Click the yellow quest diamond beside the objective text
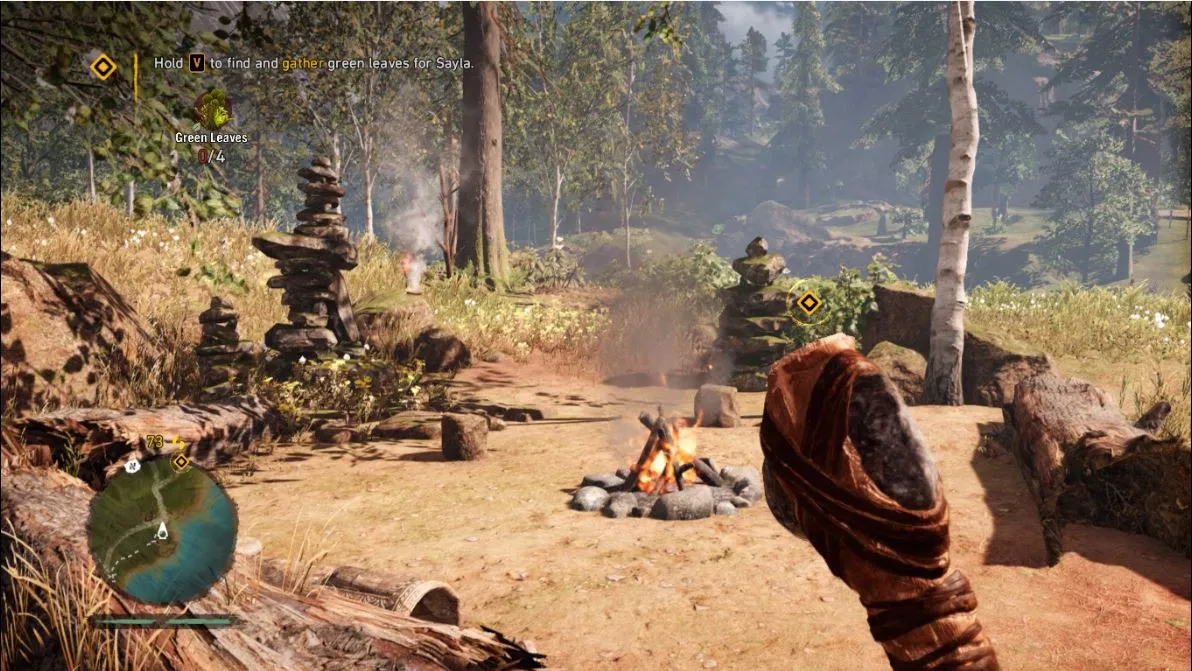 click(103, 67)
